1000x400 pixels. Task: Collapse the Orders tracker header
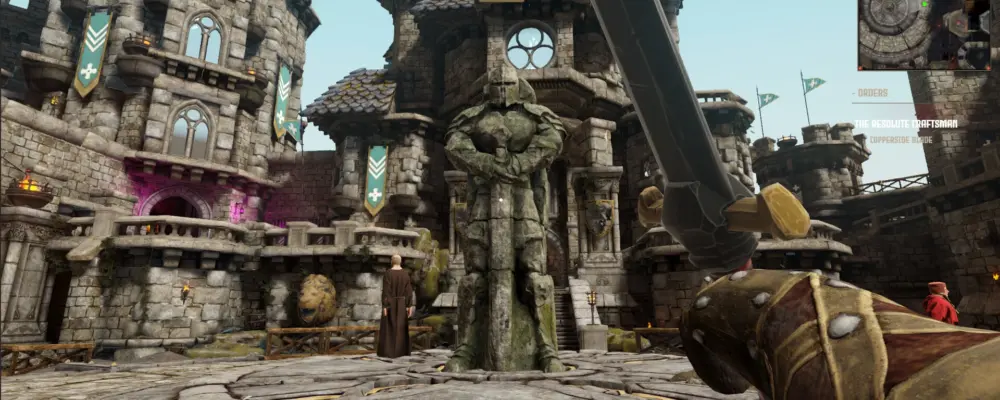tap(872, 94)
